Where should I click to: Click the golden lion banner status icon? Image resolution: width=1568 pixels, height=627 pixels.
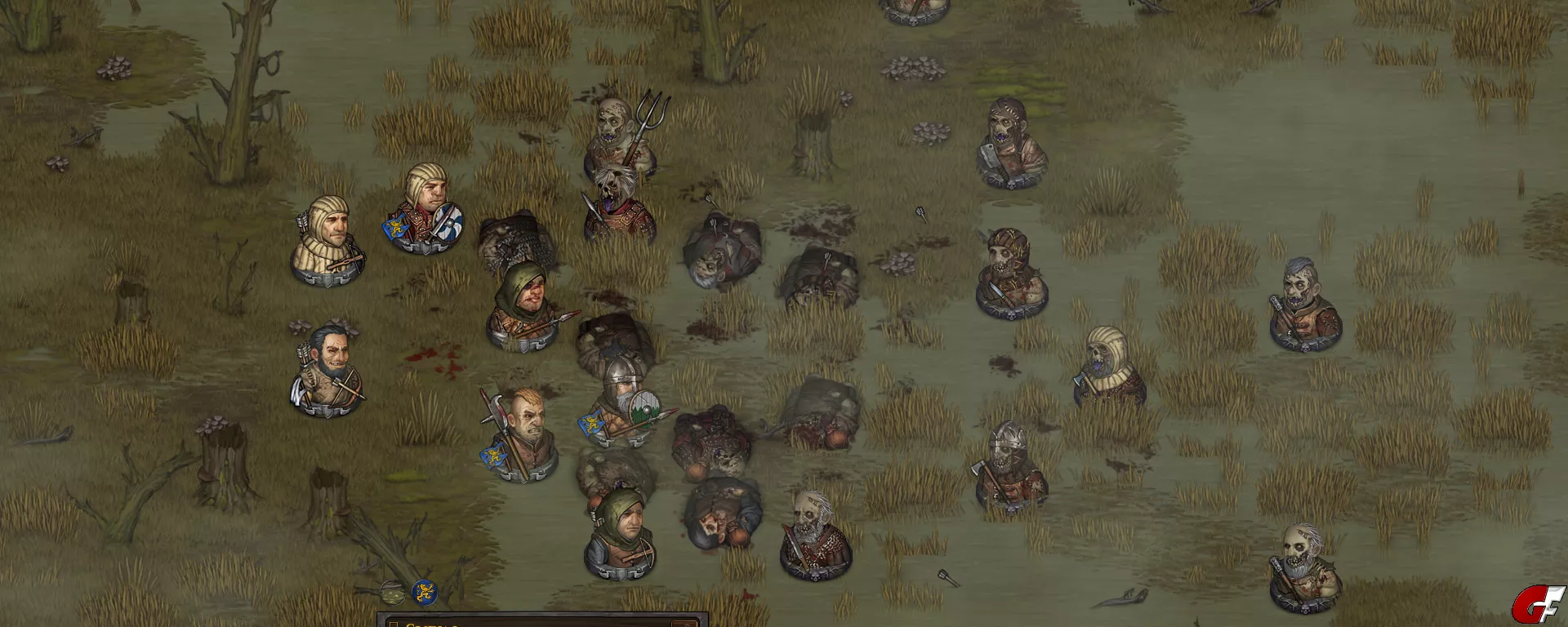point(423,592)
